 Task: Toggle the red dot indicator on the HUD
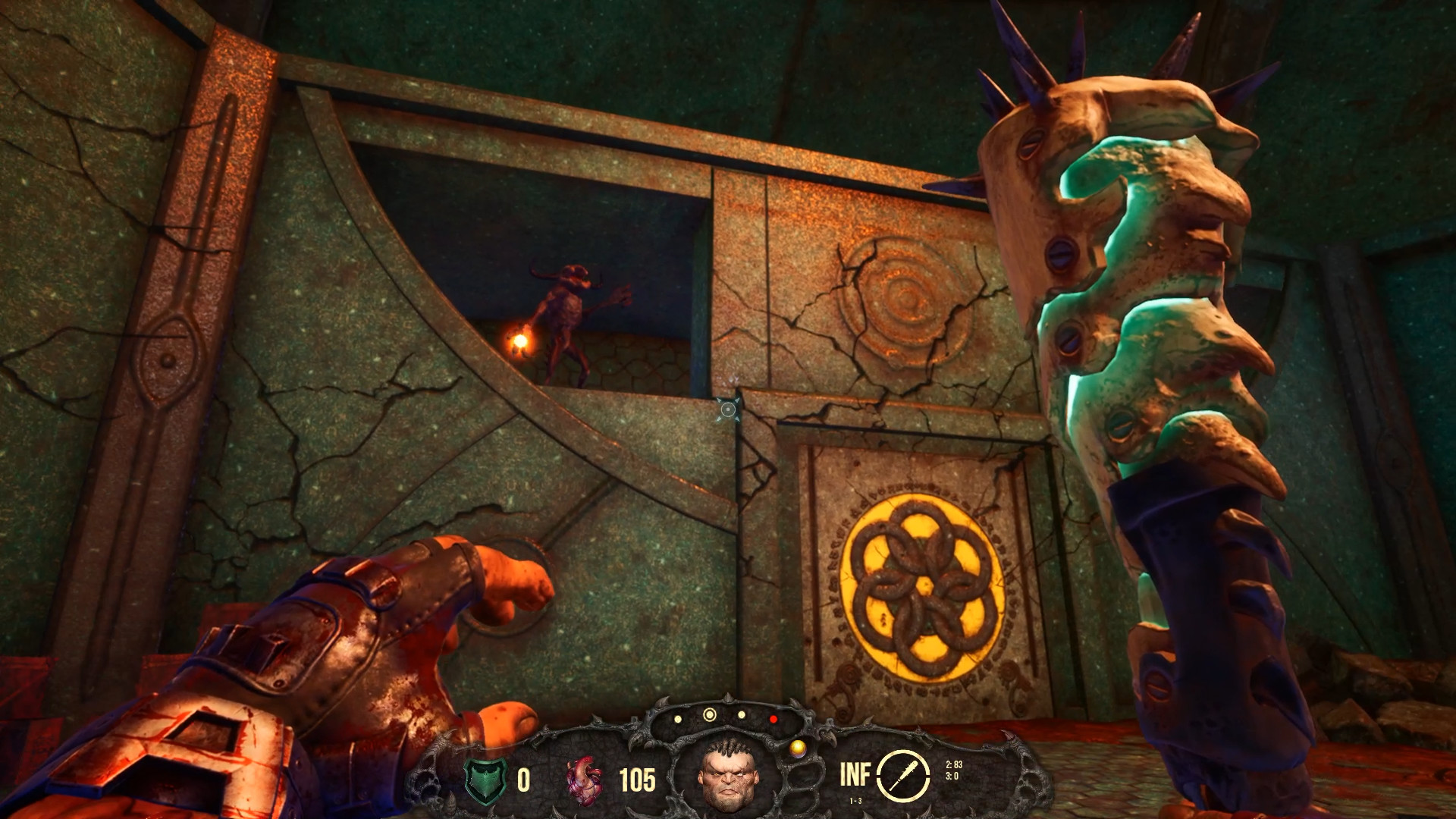pos(773,720)
